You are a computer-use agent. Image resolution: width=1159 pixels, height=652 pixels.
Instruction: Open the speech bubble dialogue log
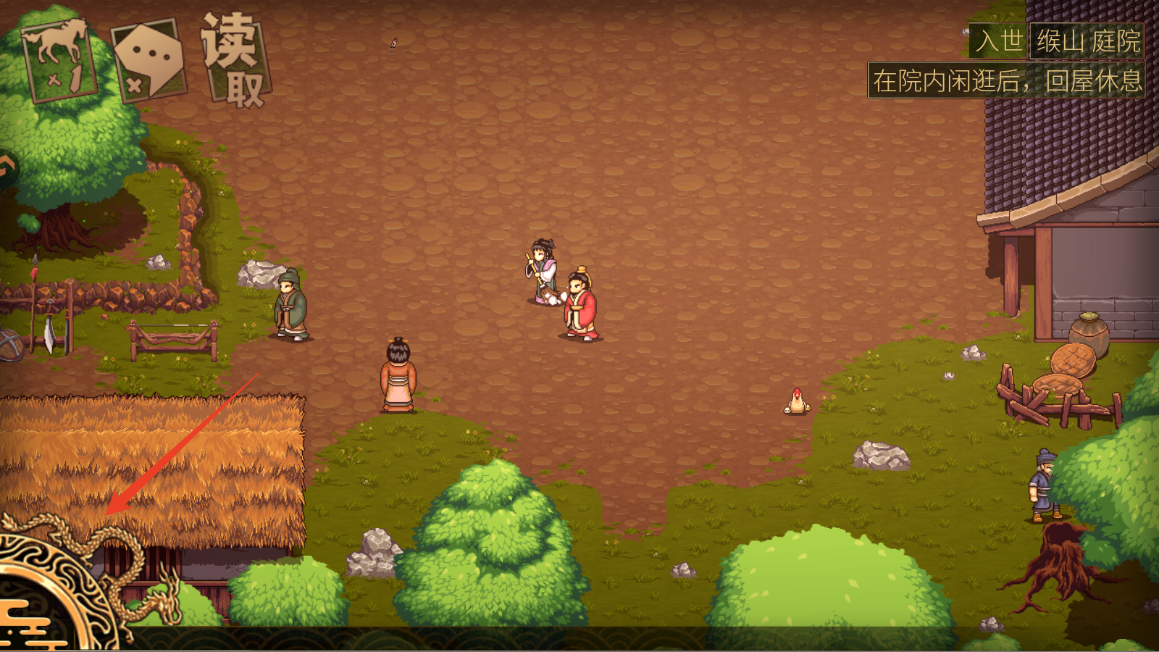coord(148,60)
